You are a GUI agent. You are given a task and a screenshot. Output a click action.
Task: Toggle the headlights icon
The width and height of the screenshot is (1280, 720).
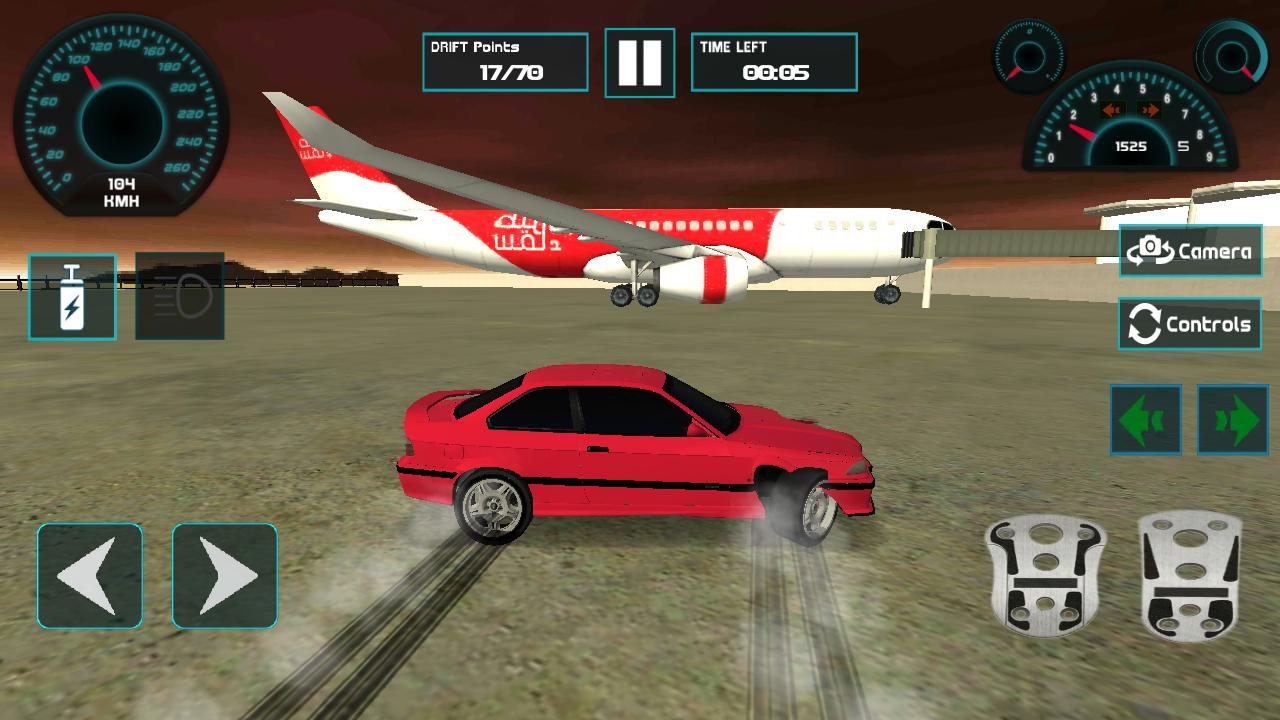[x=178, y=298]
